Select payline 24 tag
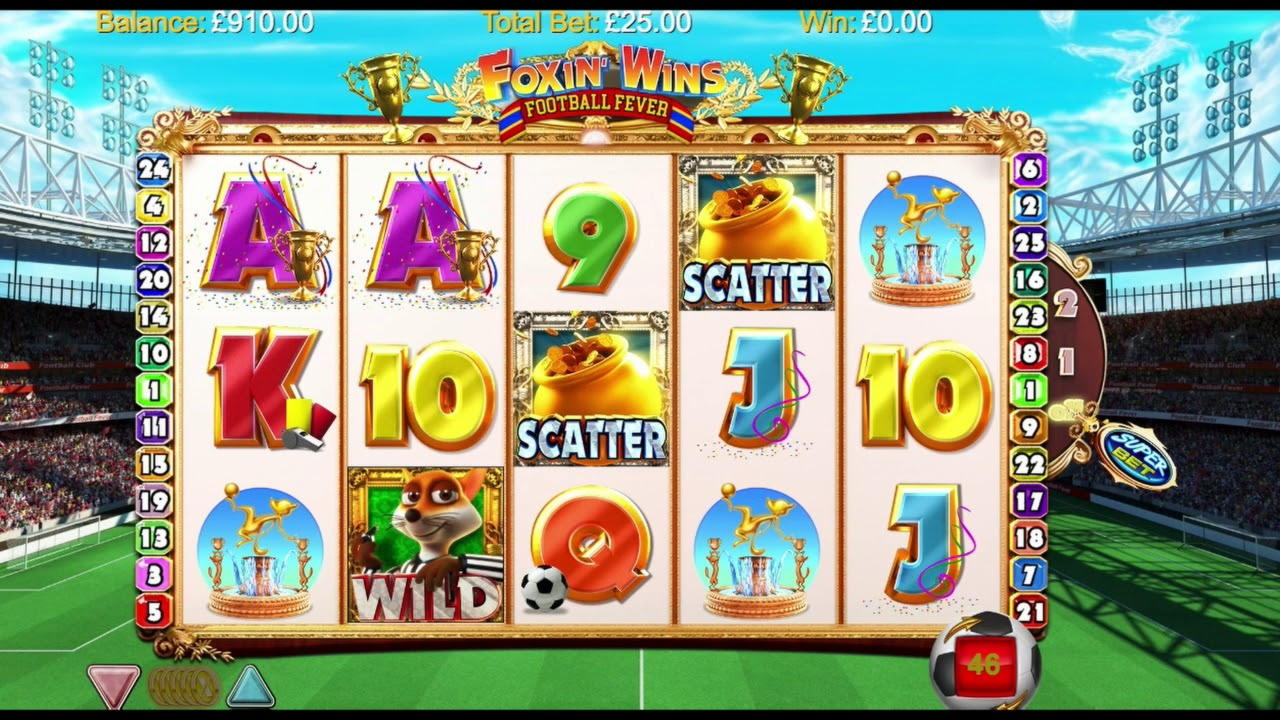 tap(154, 169)
